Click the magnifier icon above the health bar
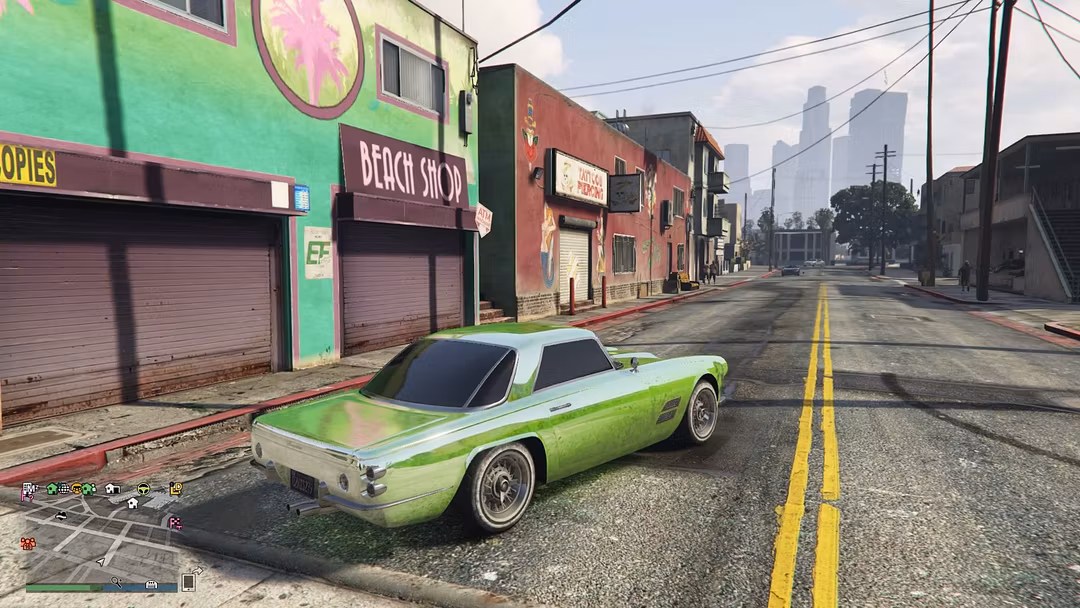Image resolution: width=1080 pixels, height=608 pixels. point(116,581)
